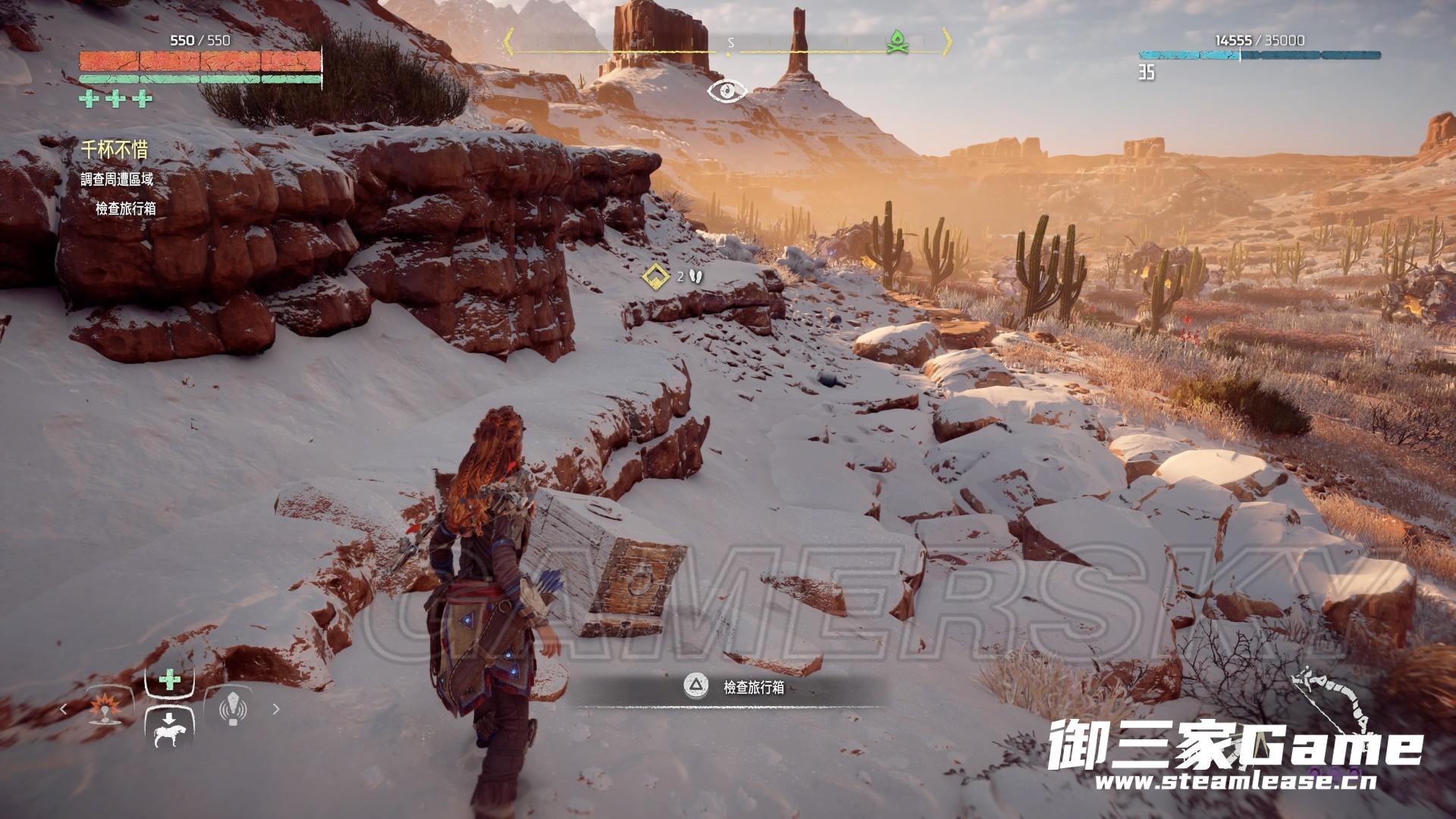Choose the orange explosive trap slot

[103, 709]
